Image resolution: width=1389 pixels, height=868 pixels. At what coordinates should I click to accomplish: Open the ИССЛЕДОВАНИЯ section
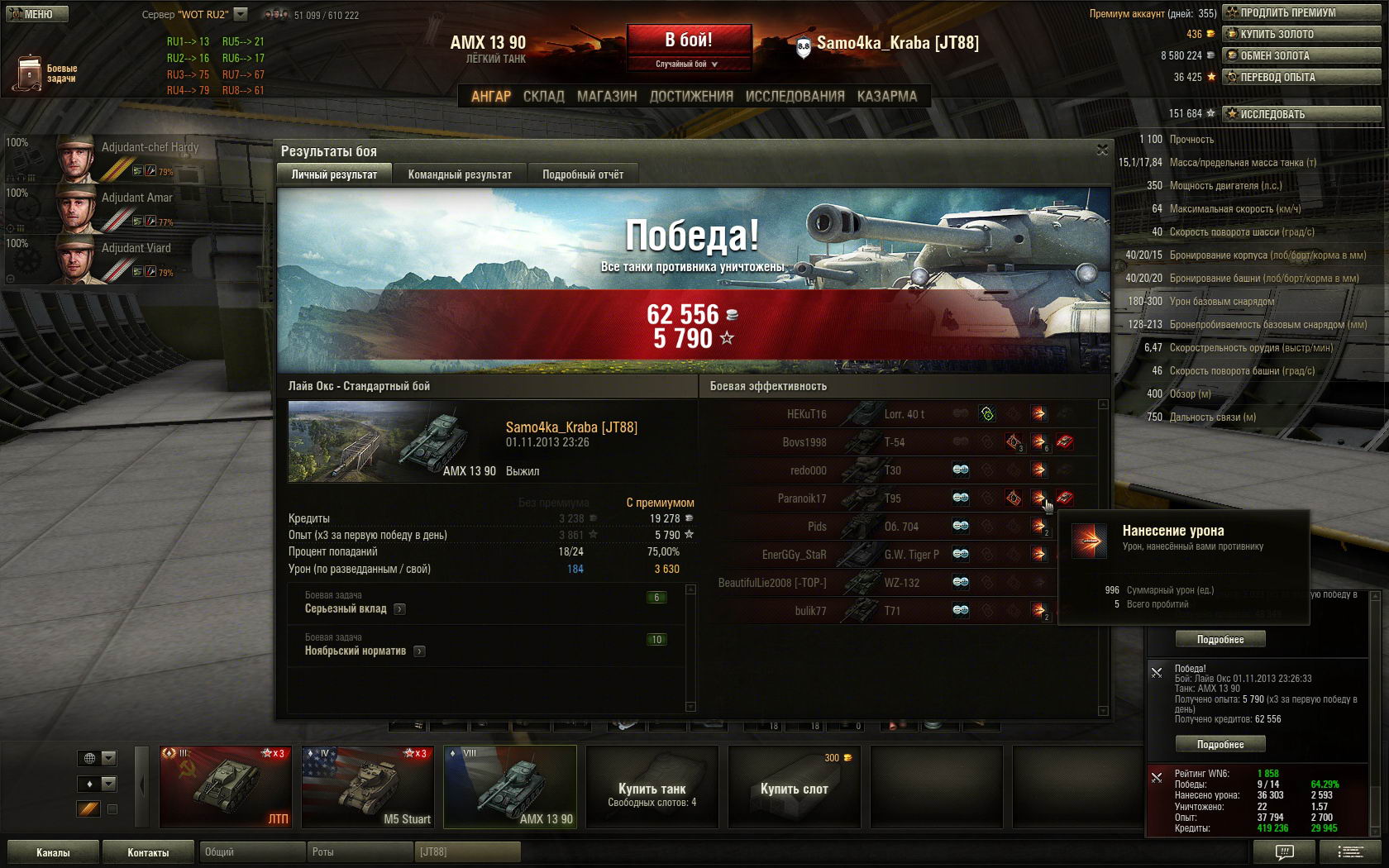(795, 96)
